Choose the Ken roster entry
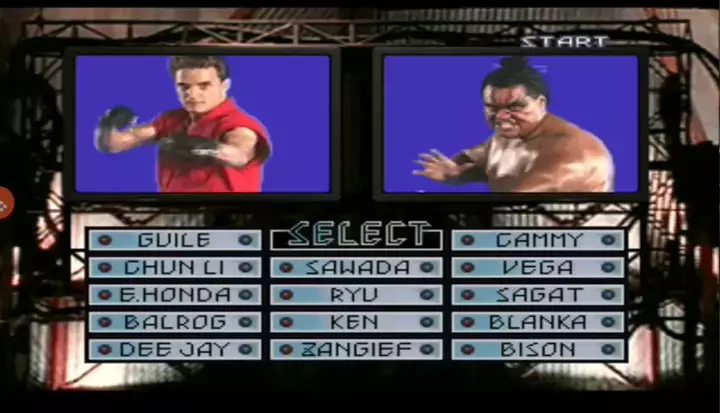This screenshot has height=413, width=720. click(x=357, y=322)
